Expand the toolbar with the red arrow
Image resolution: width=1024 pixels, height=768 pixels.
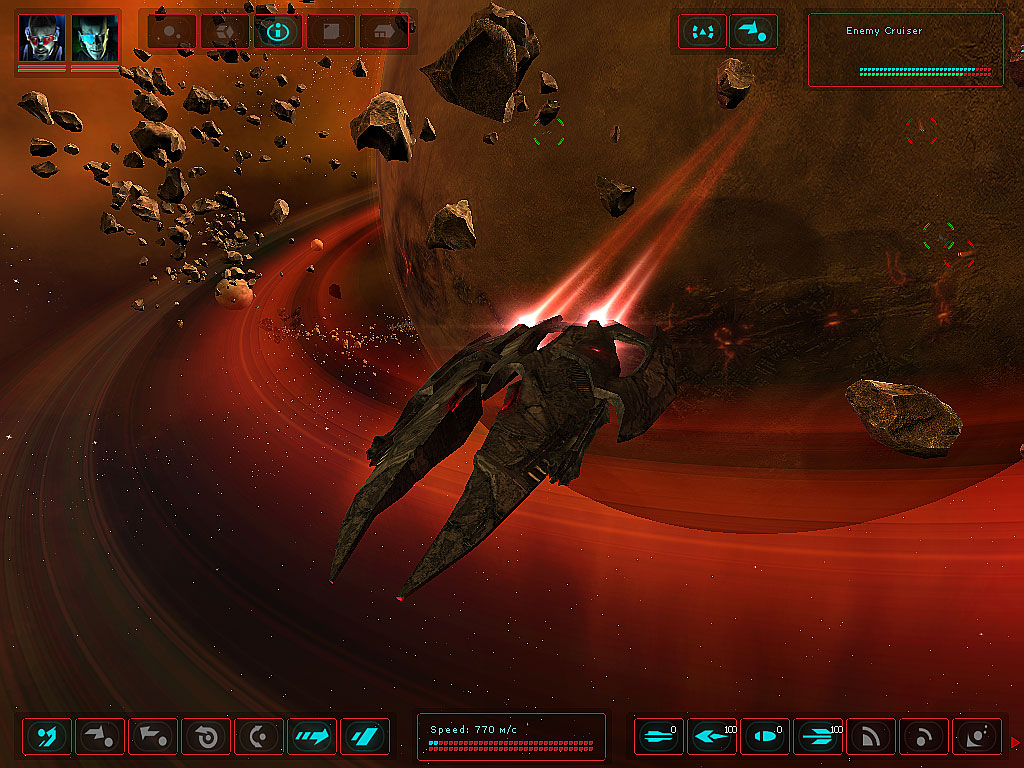click(1015, 741)
